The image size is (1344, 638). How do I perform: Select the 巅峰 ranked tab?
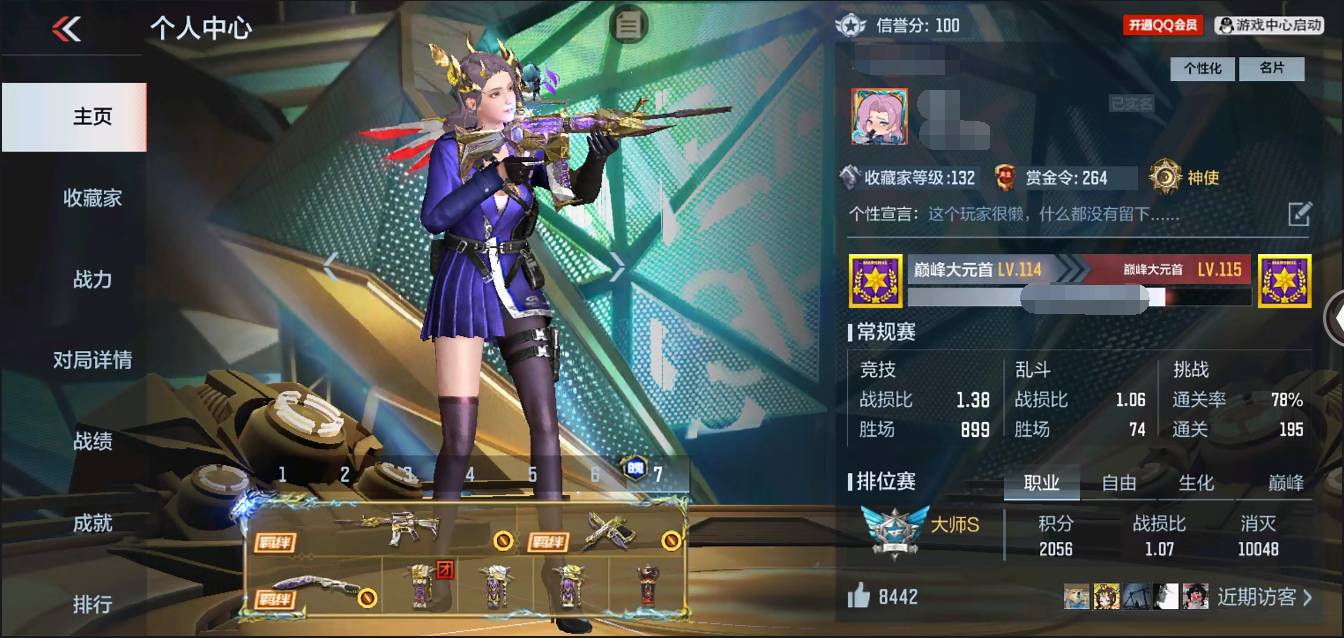point(1286,483)
